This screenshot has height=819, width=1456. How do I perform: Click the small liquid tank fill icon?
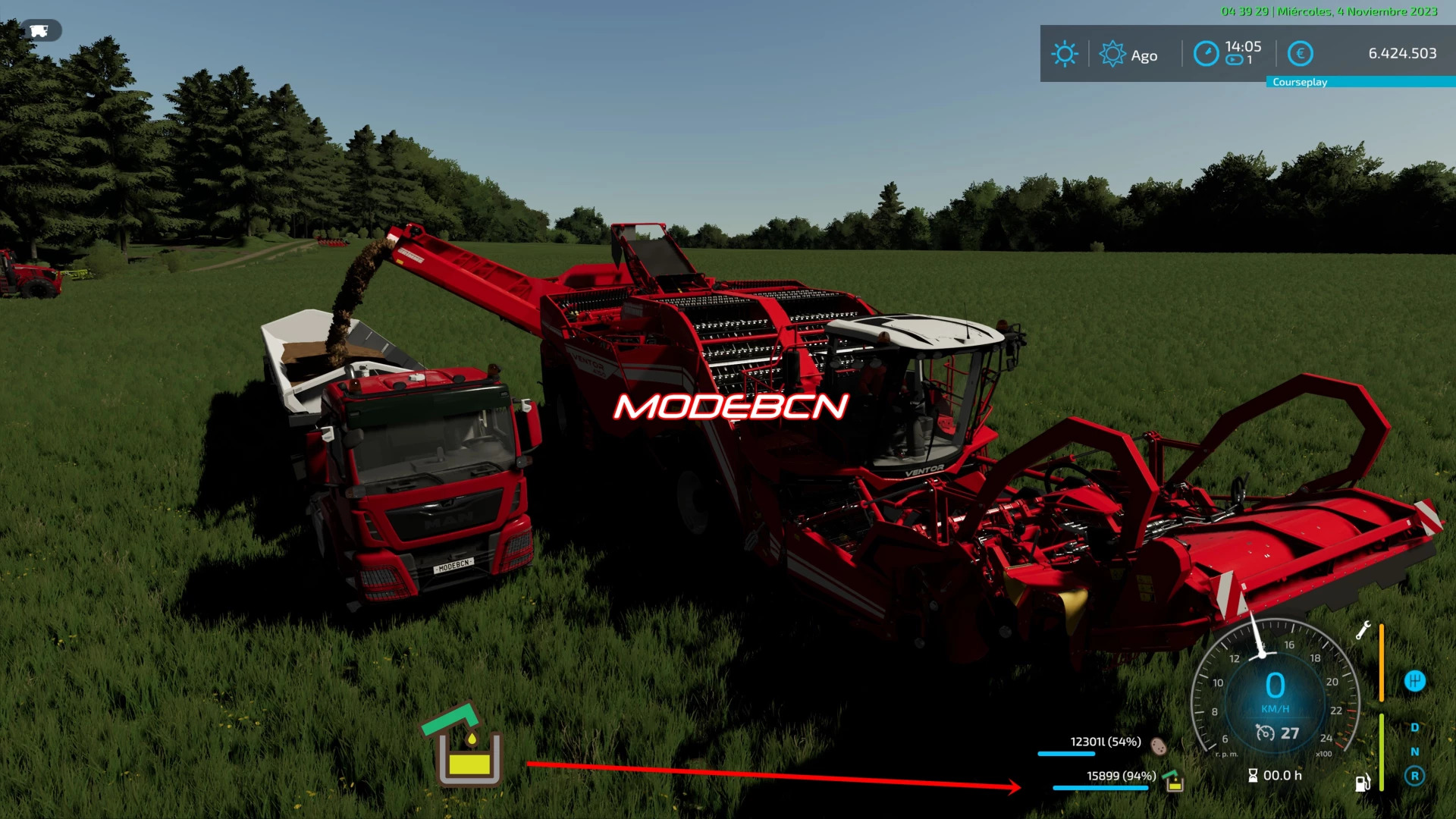pyautogui.click(x=1173, y=780)
